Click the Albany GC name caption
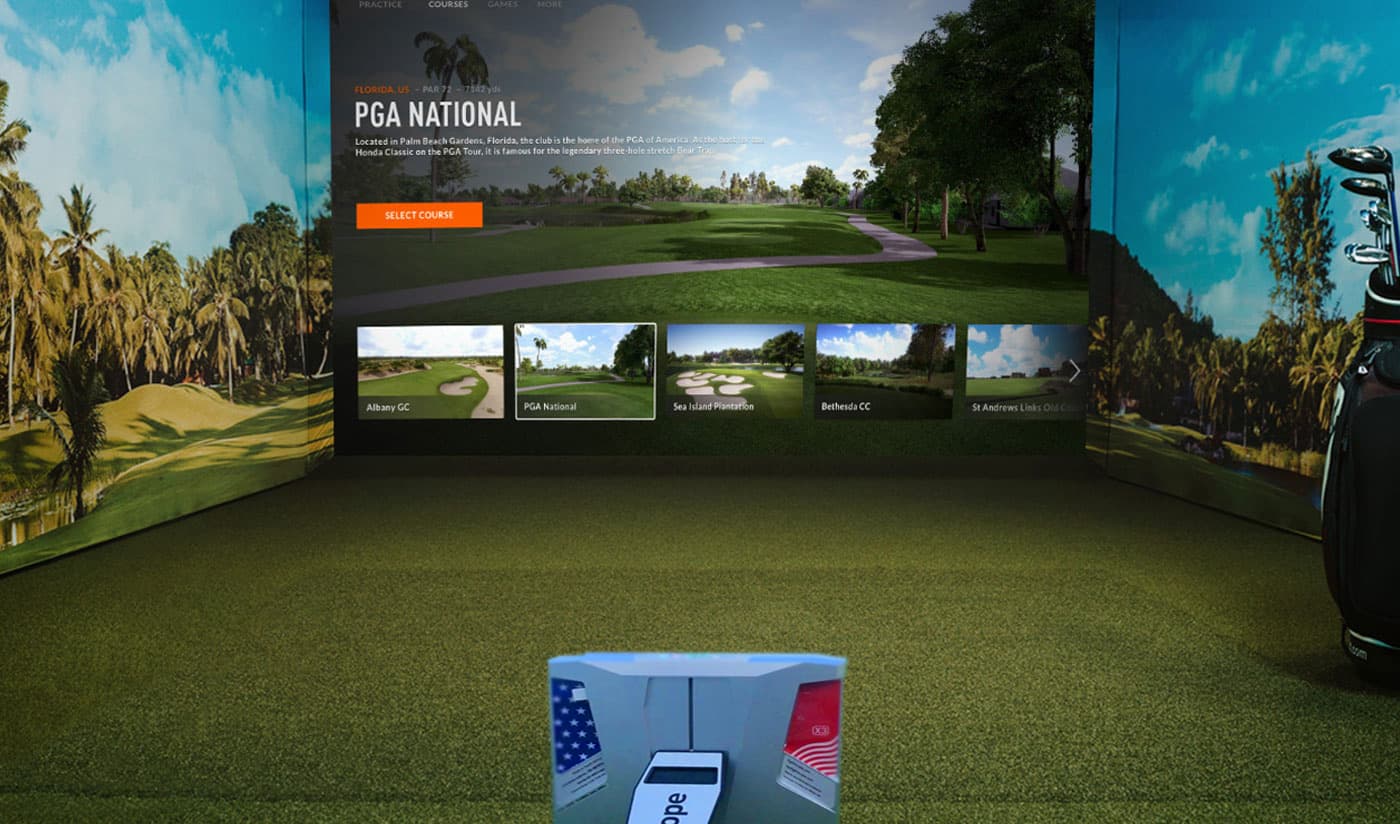 (x=386, y=406)
